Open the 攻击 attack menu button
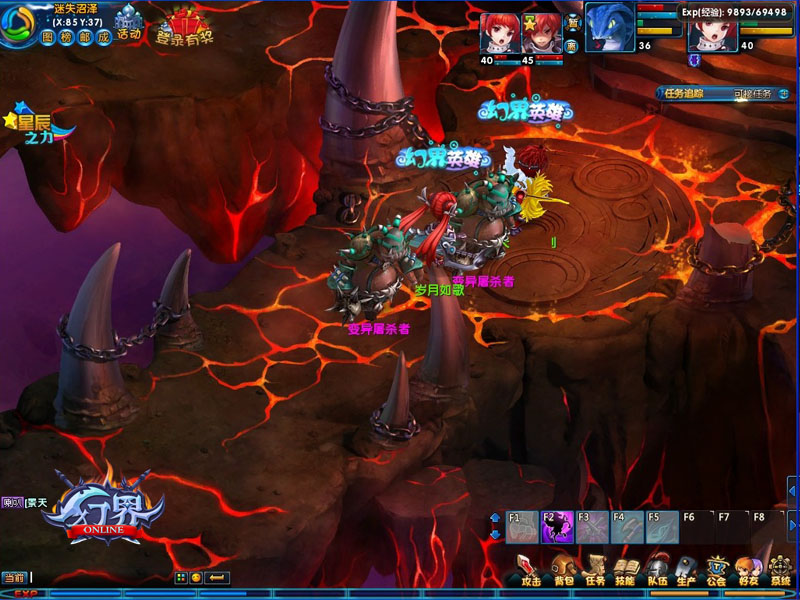Screen dimensions: 800x600 (530, 571)
